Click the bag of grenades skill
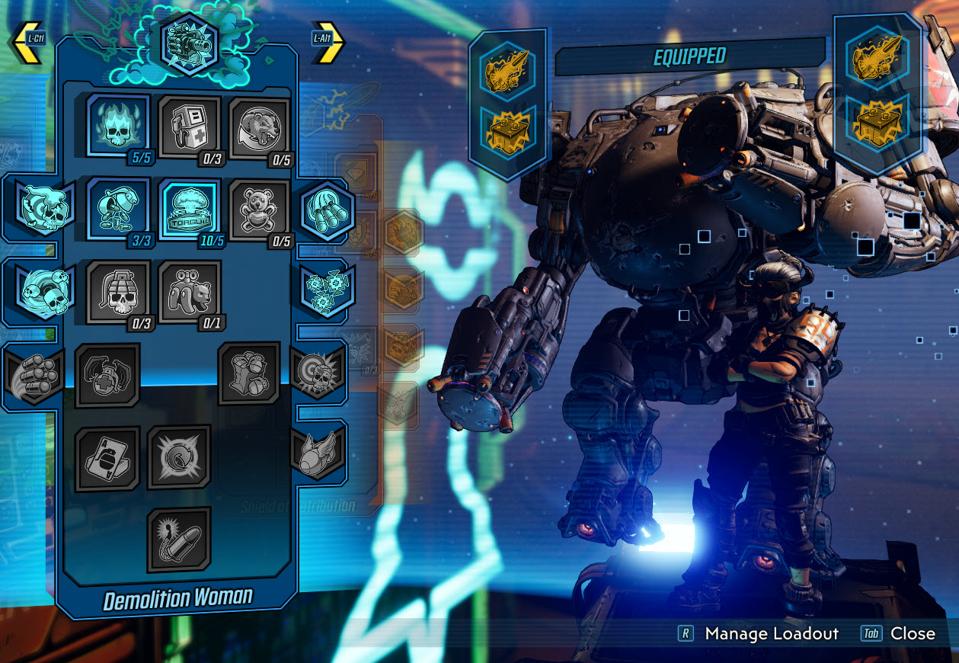This screenshot has height=663, width=959. (249, 373)
